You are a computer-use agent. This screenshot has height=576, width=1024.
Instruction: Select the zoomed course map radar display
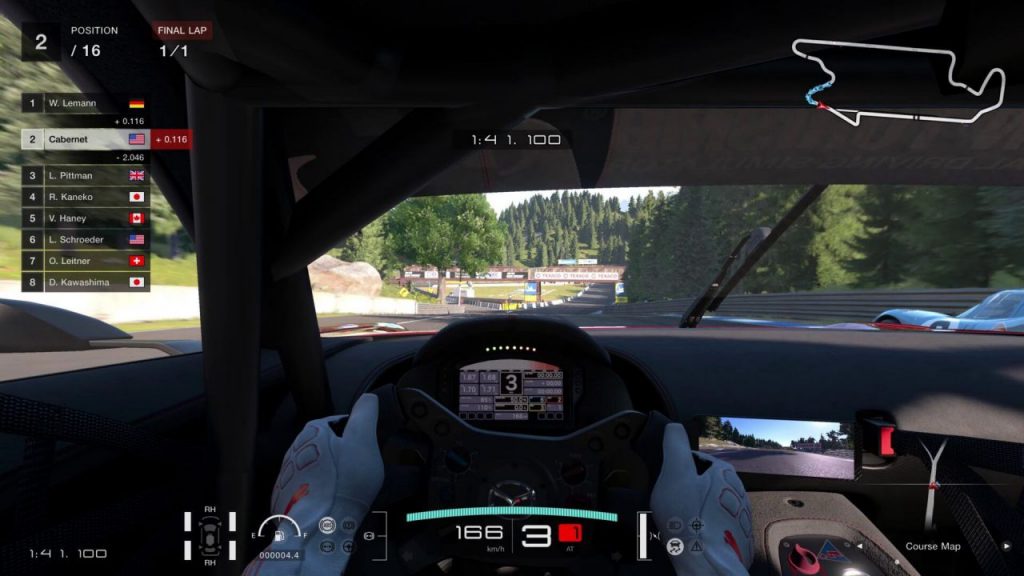937,478
